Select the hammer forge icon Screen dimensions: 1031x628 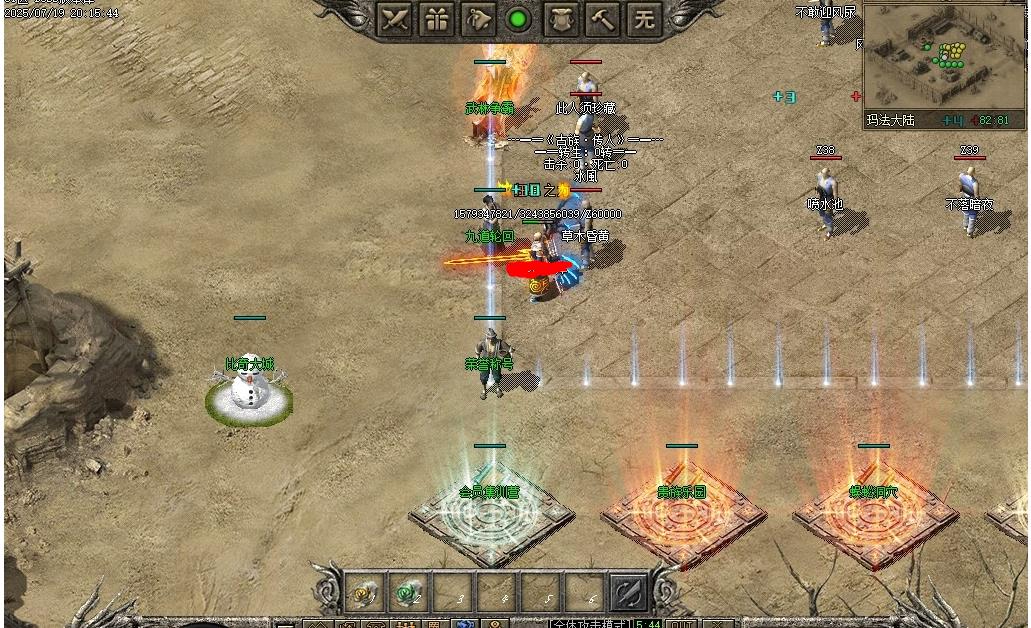click(604, 19)
